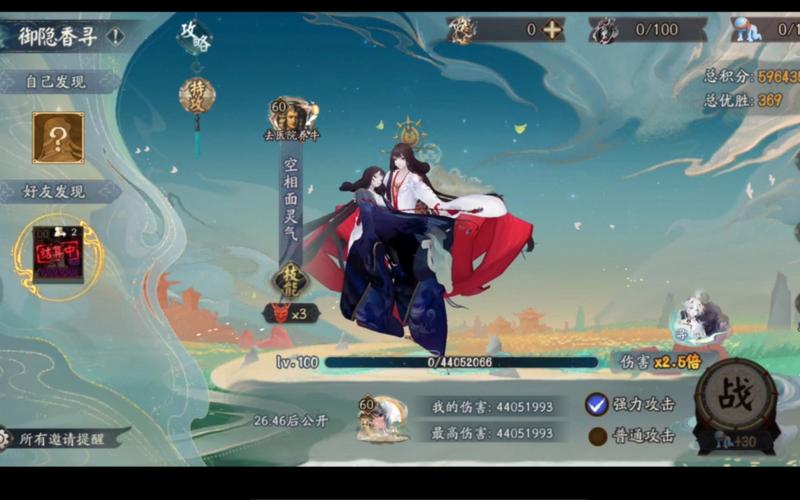Open the 待攻 pending attack medallion

point(197,95)
